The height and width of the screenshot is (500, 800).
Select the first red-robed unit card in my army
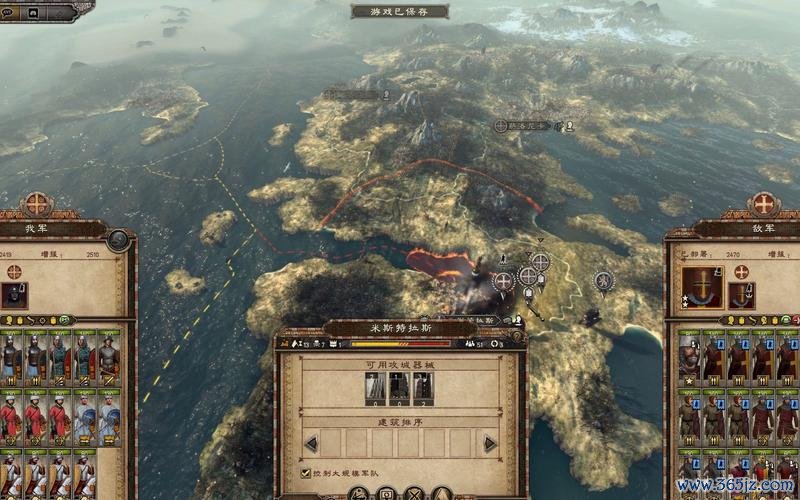pyautogui.click(x=12, y=414)
